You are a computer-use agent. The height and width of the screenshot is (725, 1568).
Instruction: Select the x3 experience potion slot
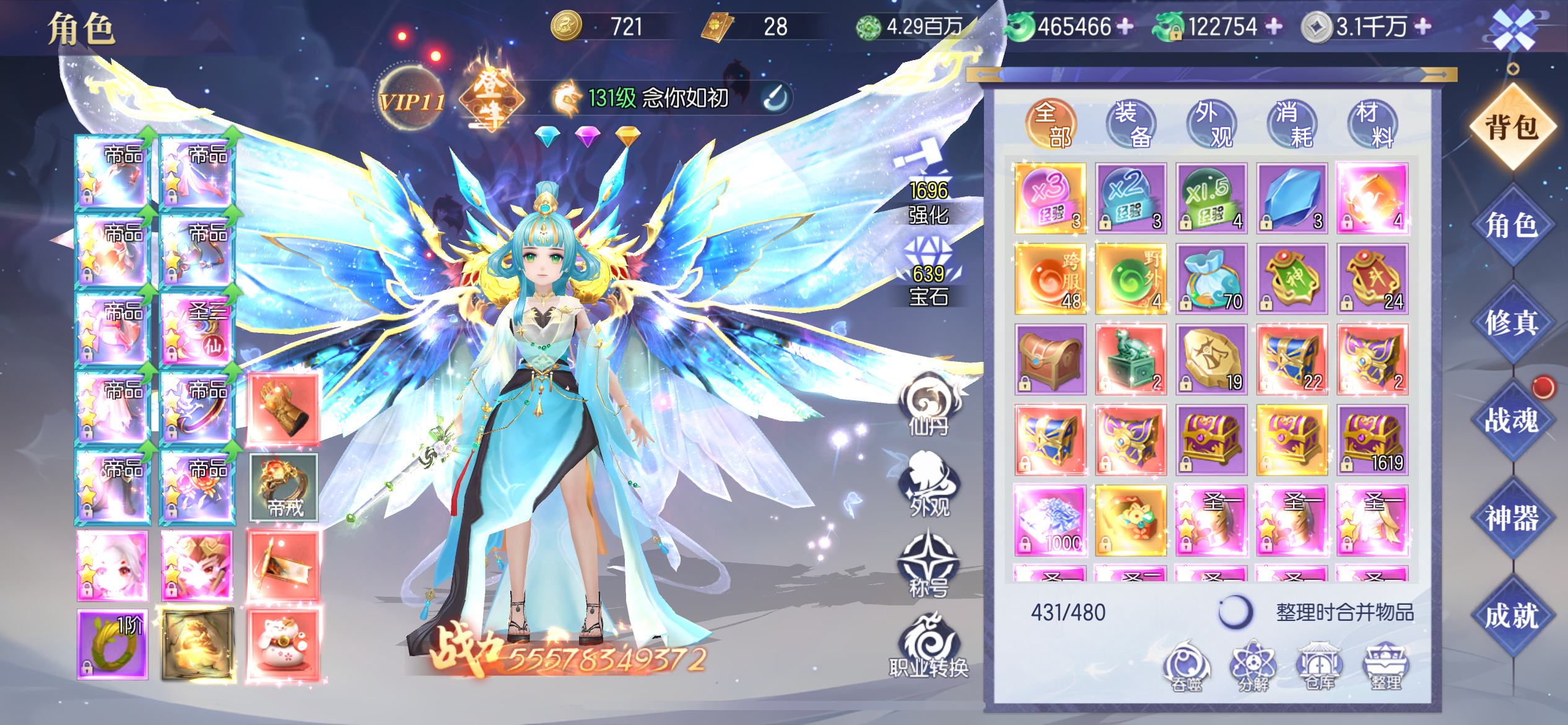pyautogui.click(x=1050, y=198)
